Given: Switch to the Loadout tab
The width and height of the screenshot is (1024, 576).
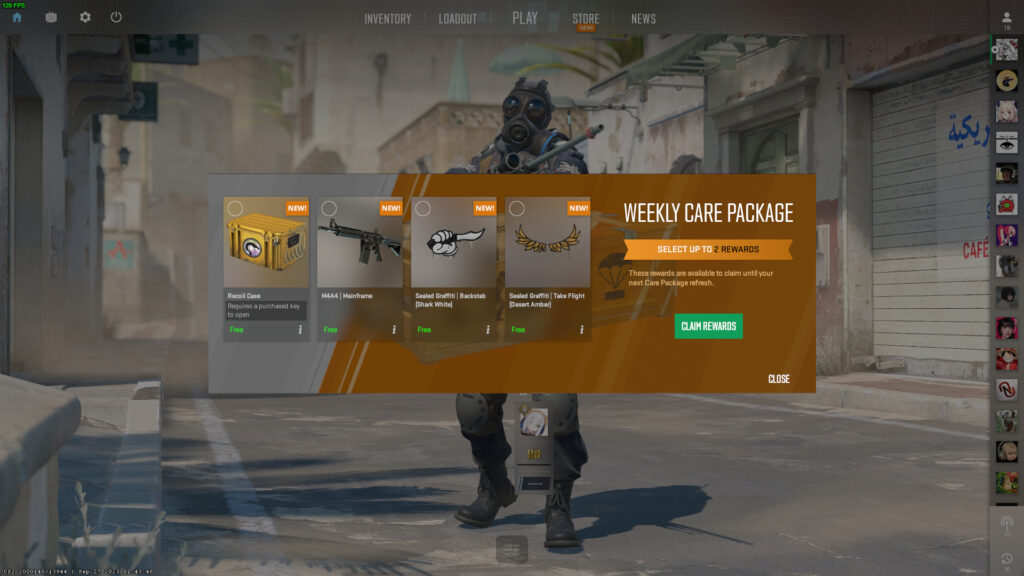Looking at the screenshot, I should 457,19.
